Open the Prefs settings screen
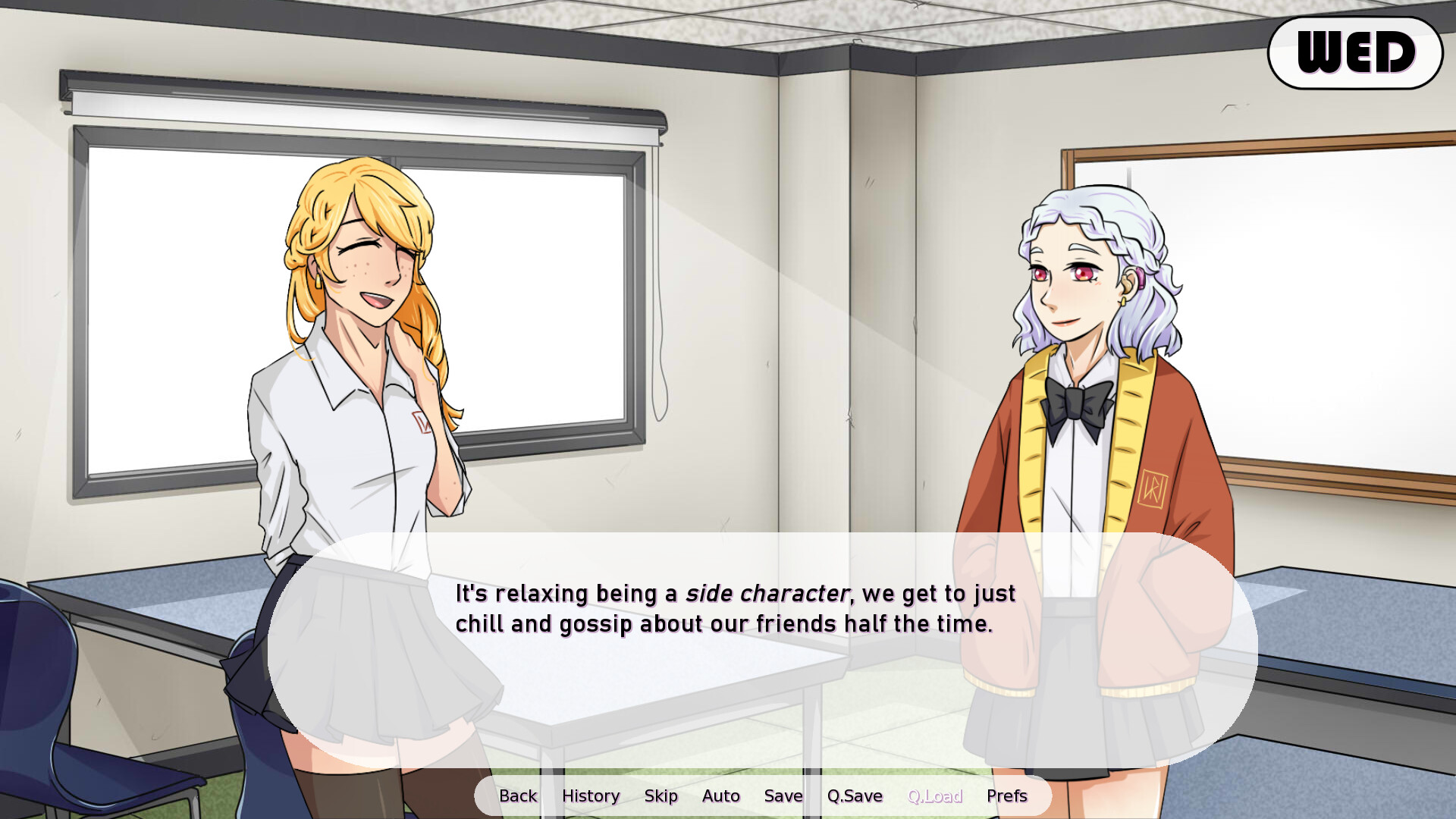 pyautogui.click(x=1006, y=795)
